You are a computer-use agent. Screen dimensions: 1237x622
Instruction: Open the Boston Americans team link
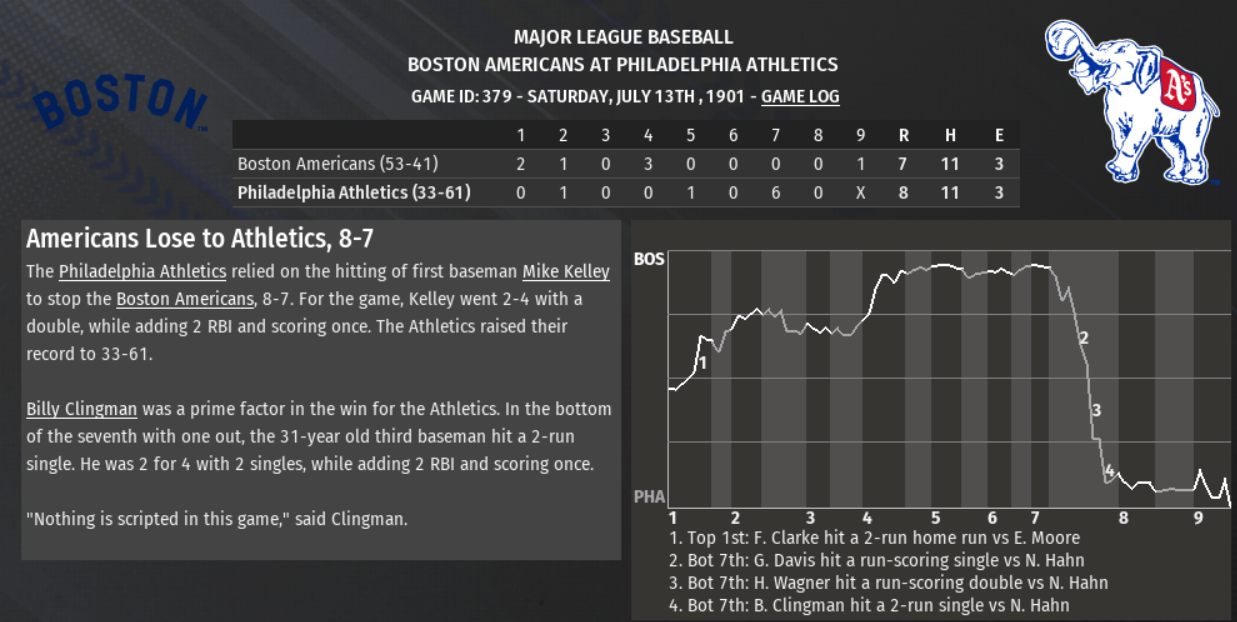click(x=185, y=299)
